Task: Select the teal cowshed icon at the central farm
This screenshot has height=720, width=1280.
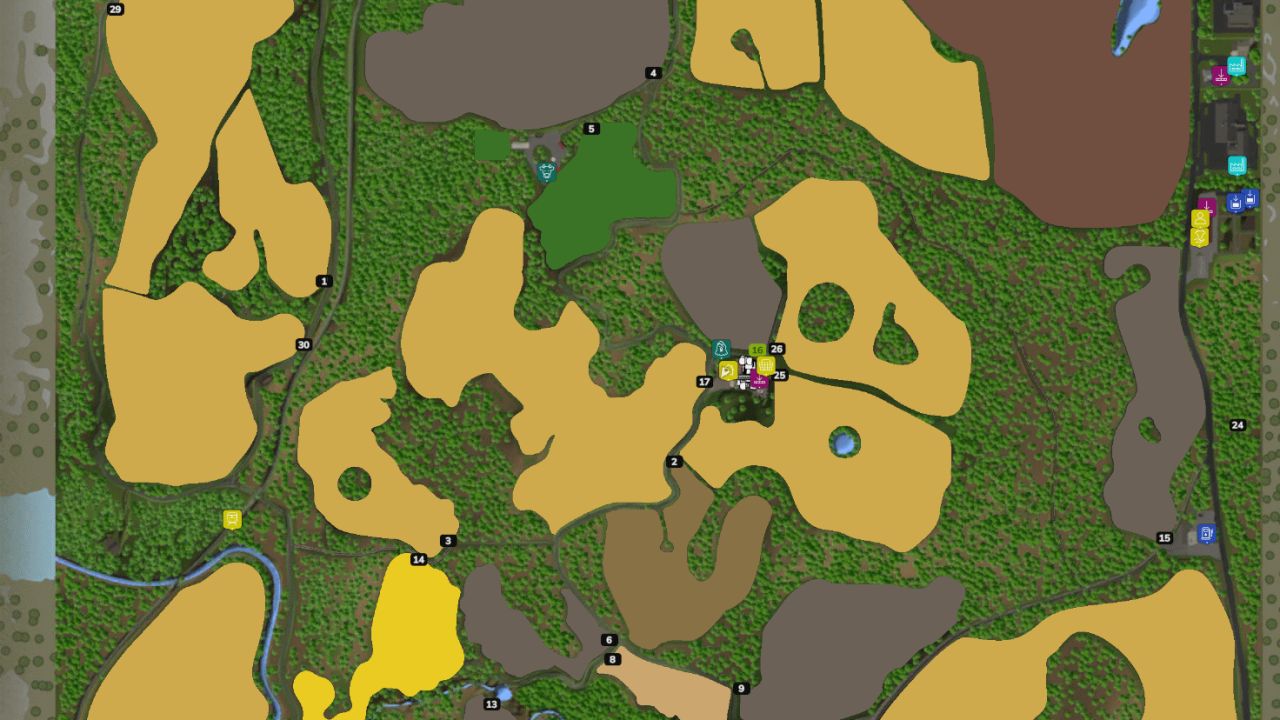Action: pyautogui.click(x=720, y=348)
